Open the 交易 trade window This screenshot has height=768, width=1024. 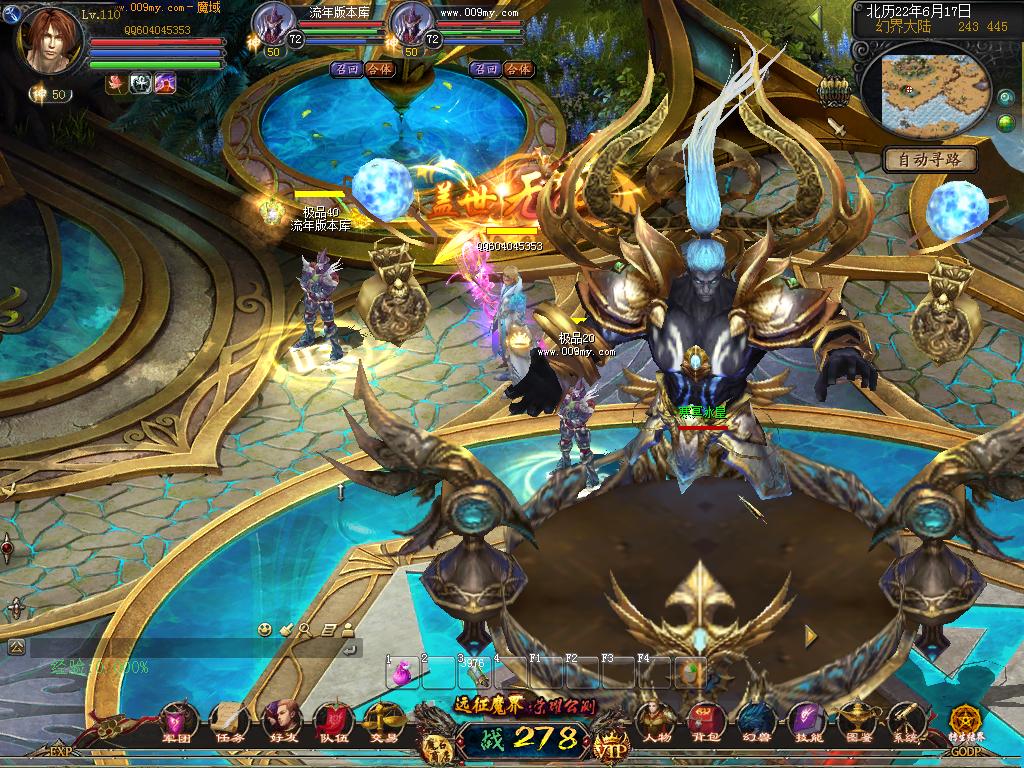click(383, 720)
